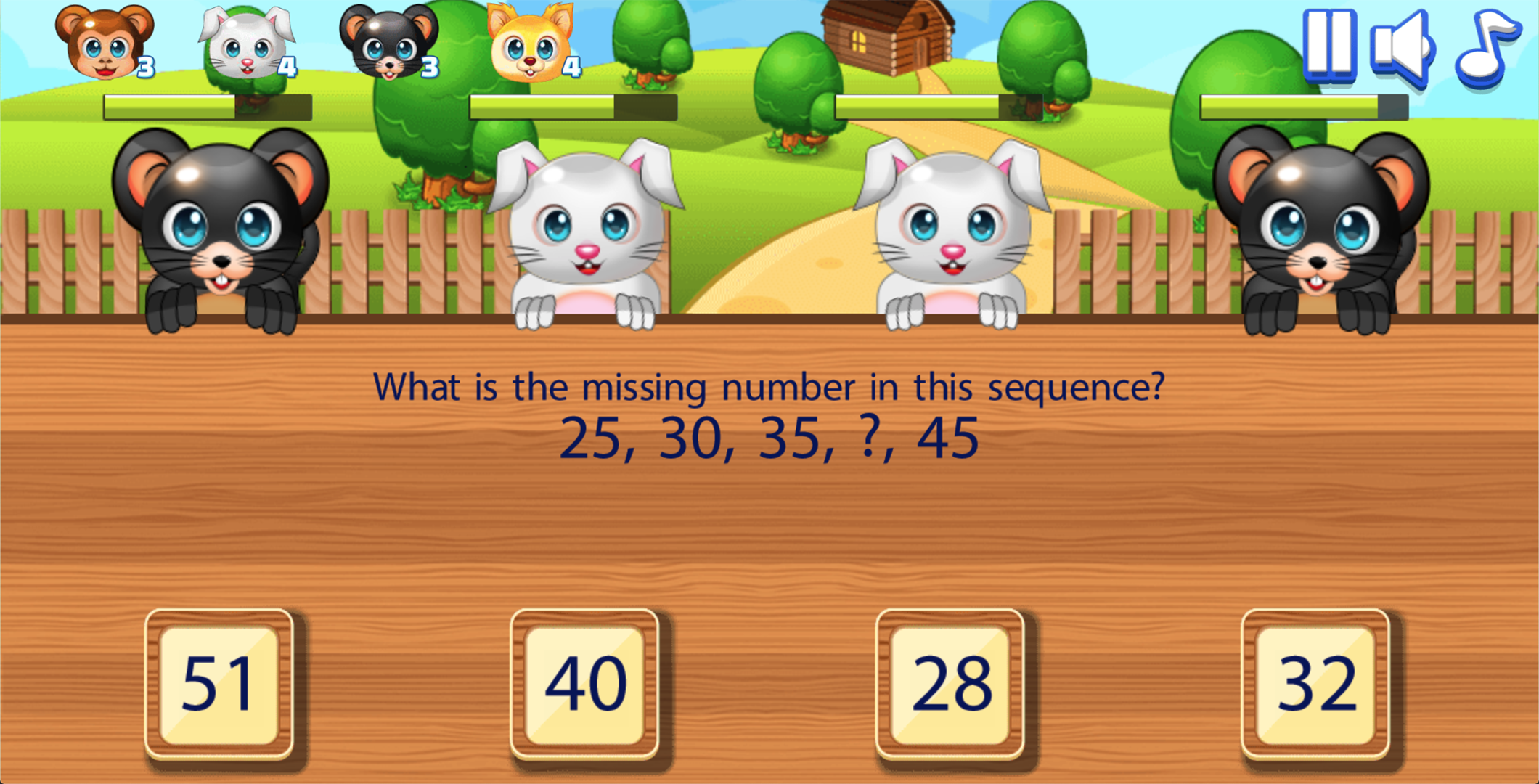Toggle the speaker sound effects
The height and width of the screenshot is (784, 1539).
click(1403, 46)
